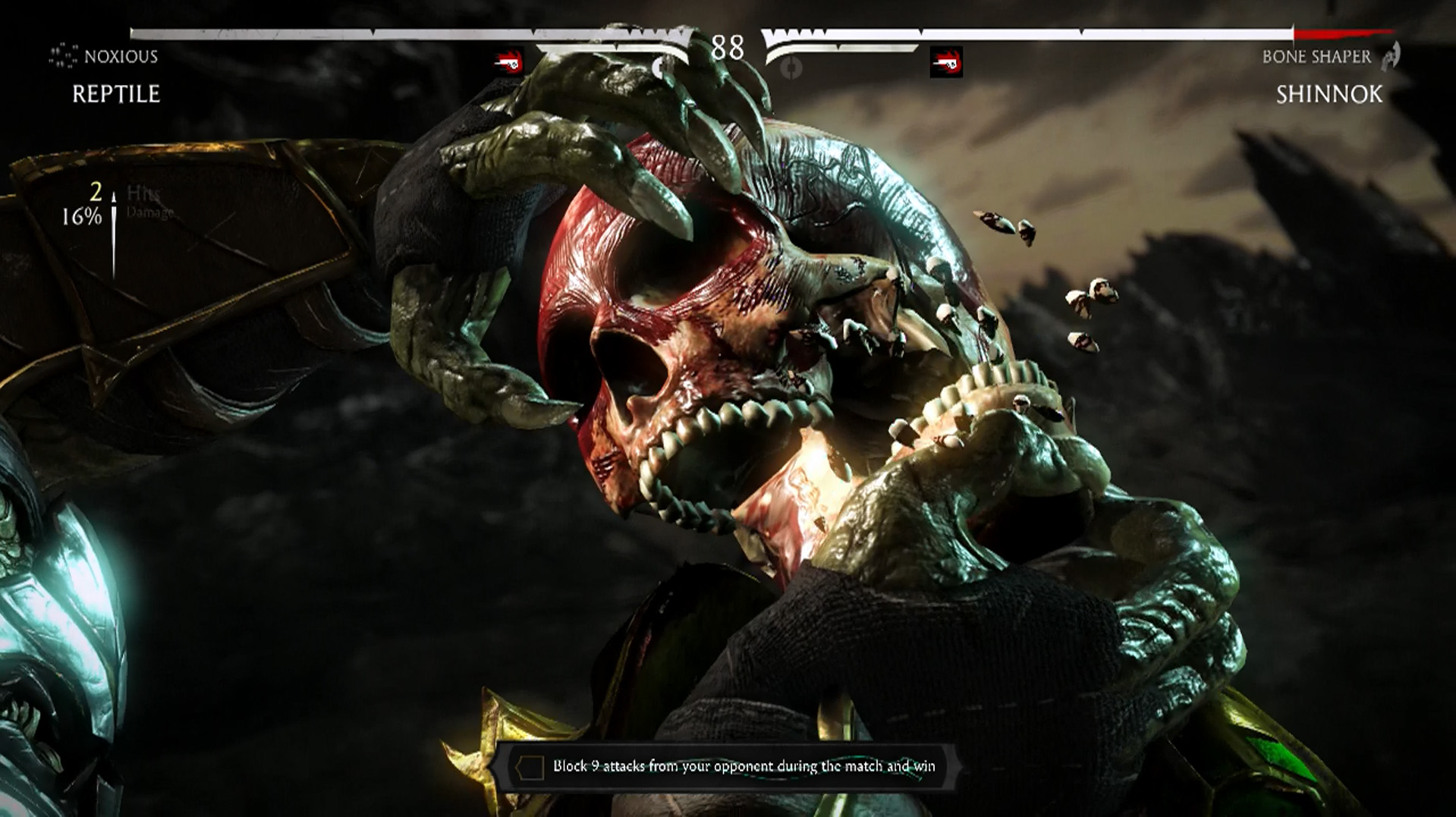Select the Noxious variation icon
Image resolution: width=1456 pixels, height=817 pixels.
tap(63, 56)
